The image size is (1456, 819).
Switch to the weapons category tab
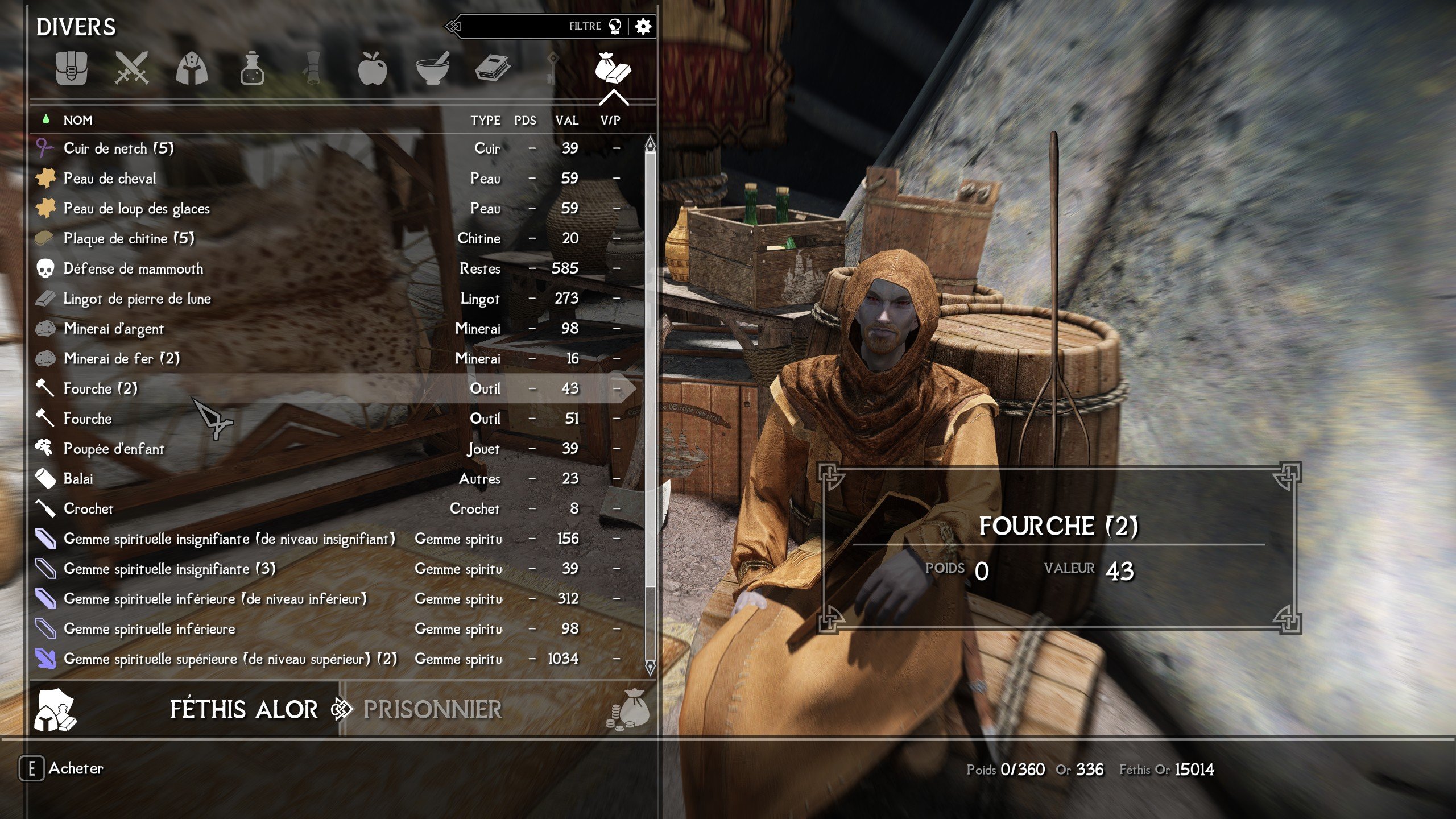point(131,69)
